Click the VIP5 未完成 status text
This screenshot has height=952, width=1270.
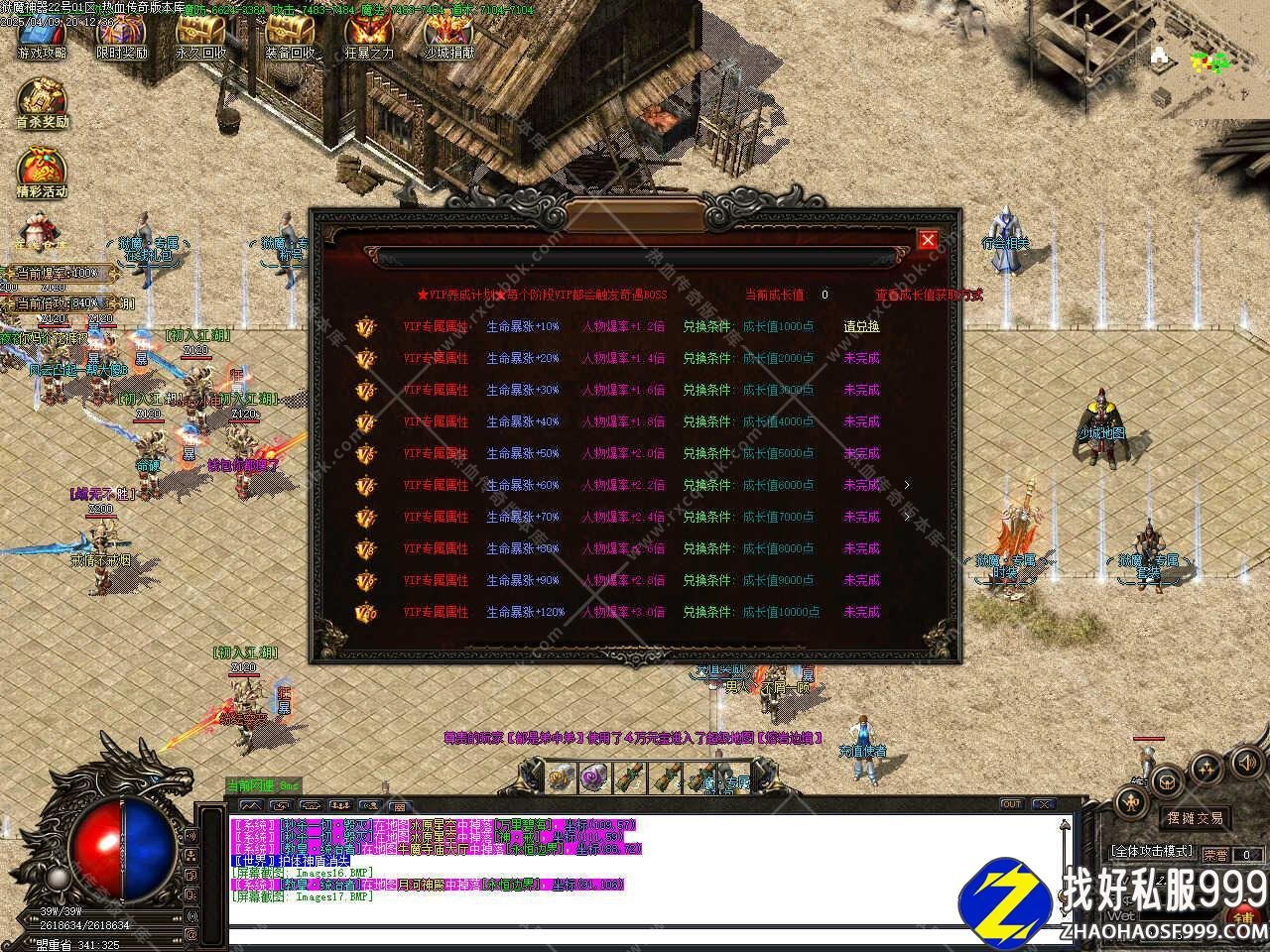click(861, 453)
